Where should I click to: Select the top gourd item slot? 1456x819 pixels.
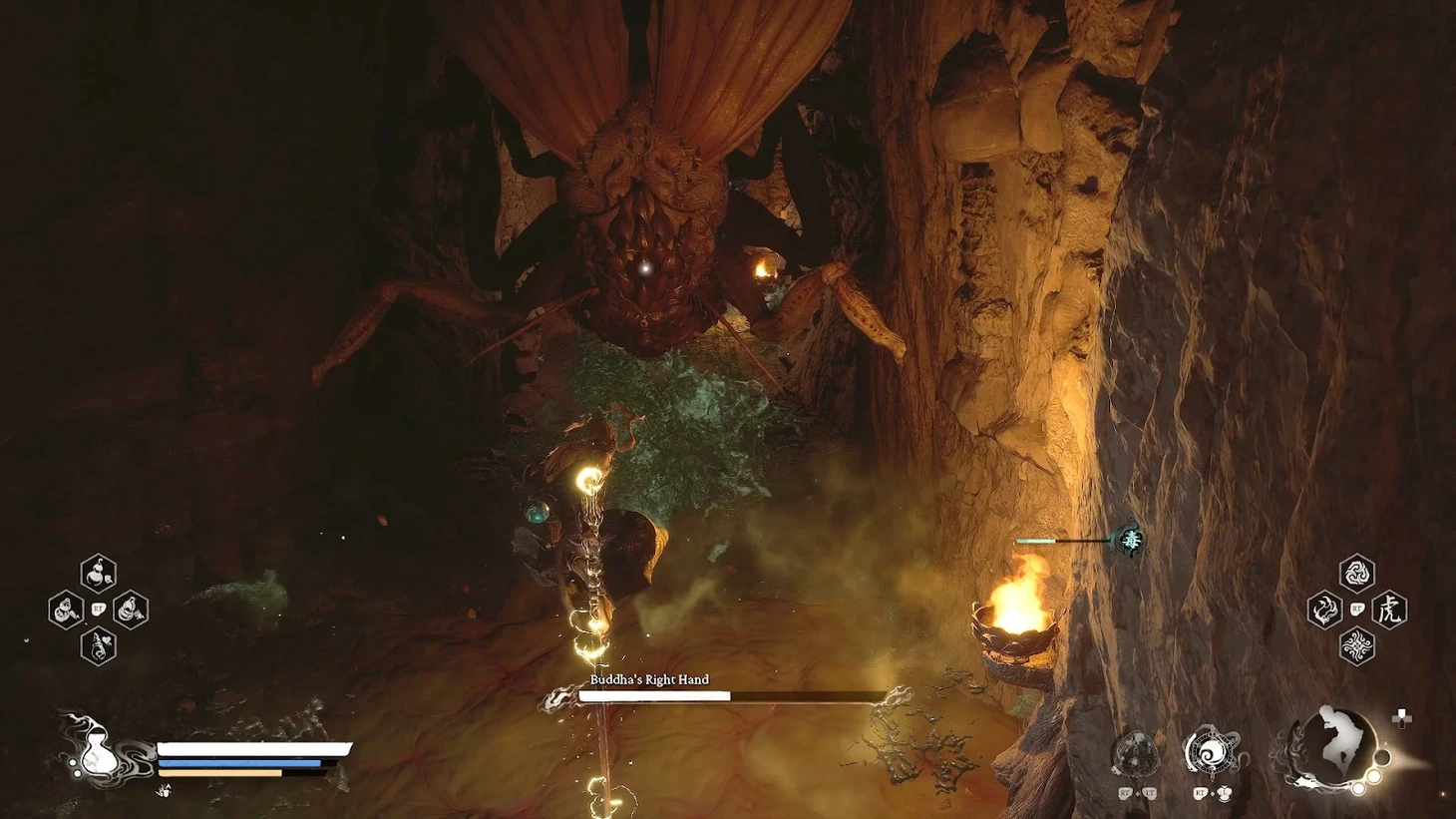(98, 574)
